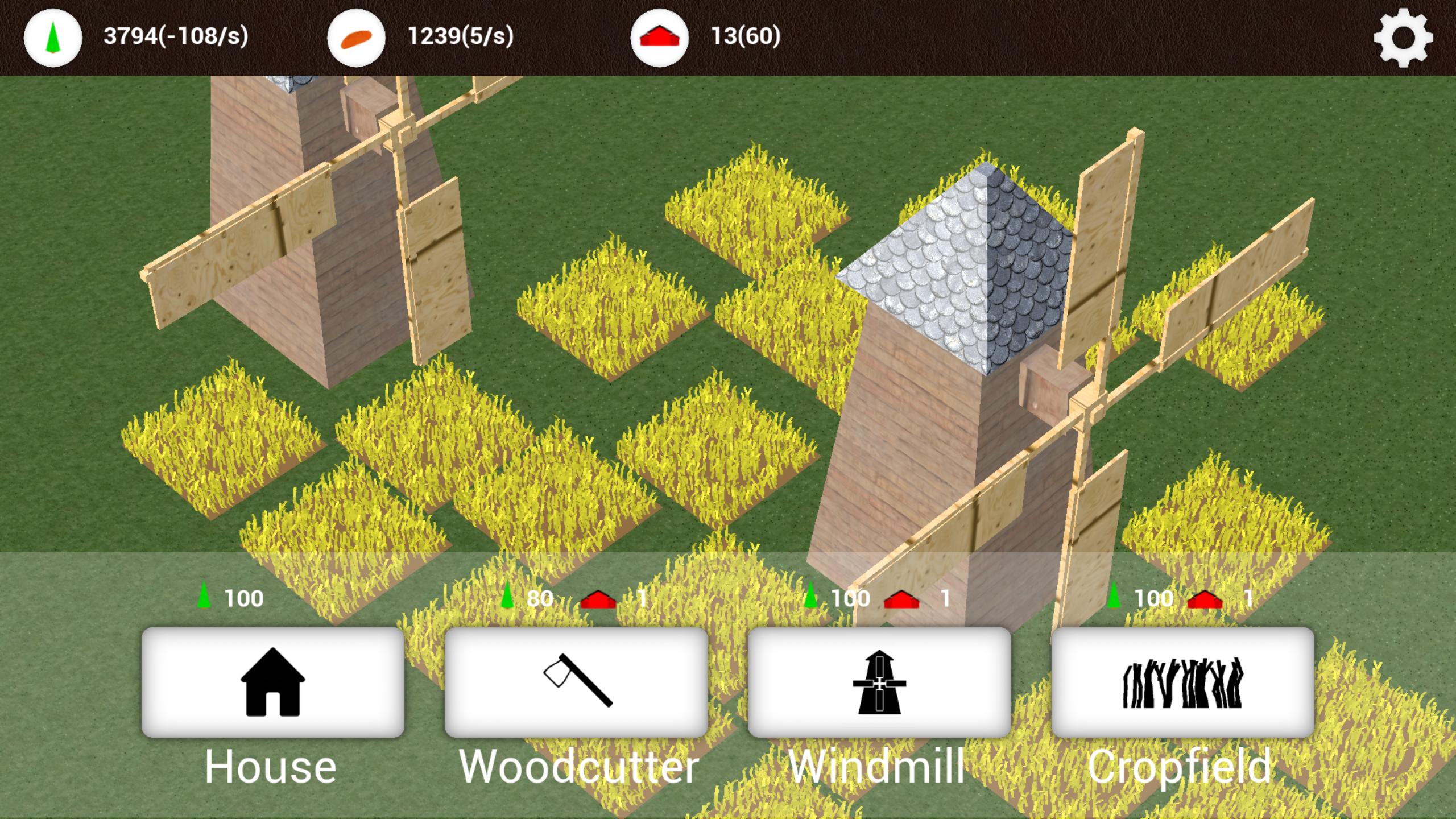Image resolution: width=1456 pixels, height=819 pixels.
Task: Select the House build button
Action: (x=272, y=682)
